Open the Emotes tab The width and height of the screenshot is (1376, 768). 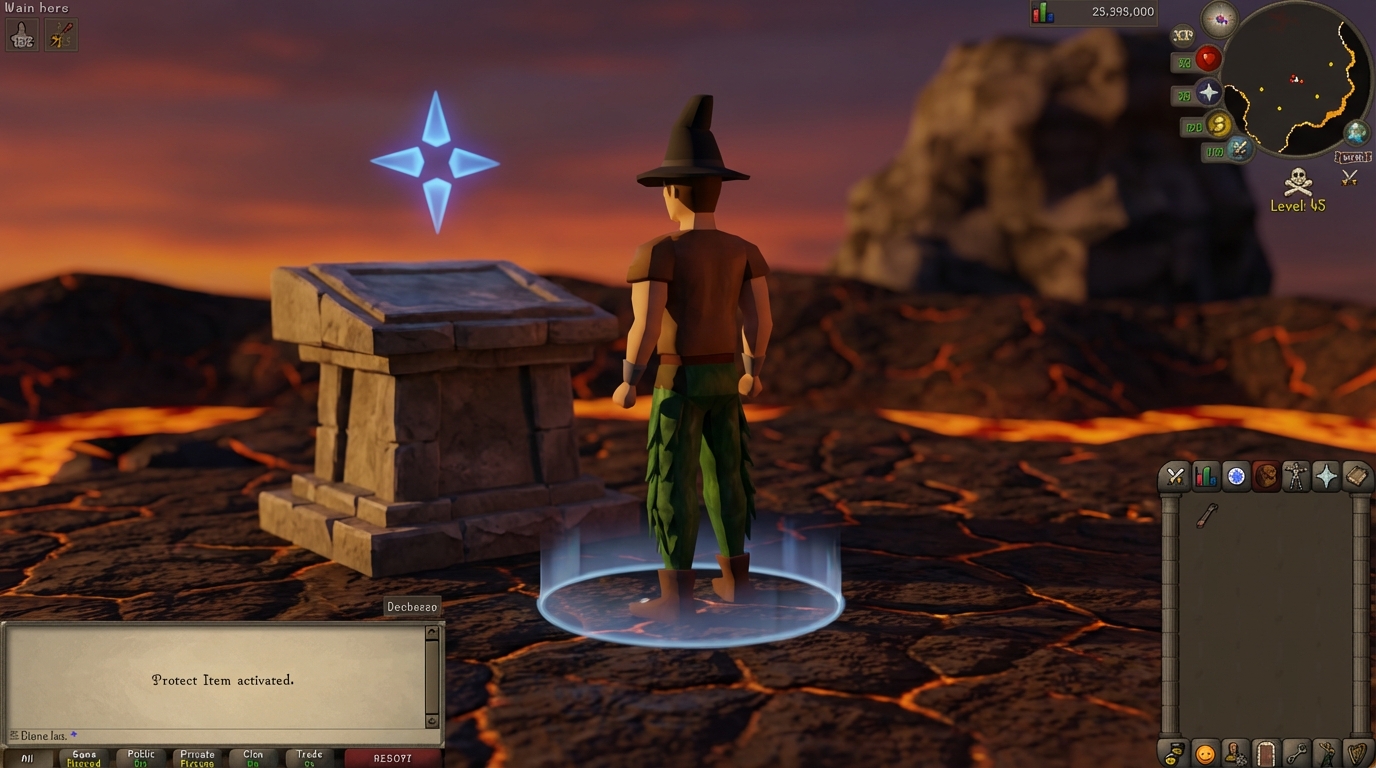click(1326, 755)
